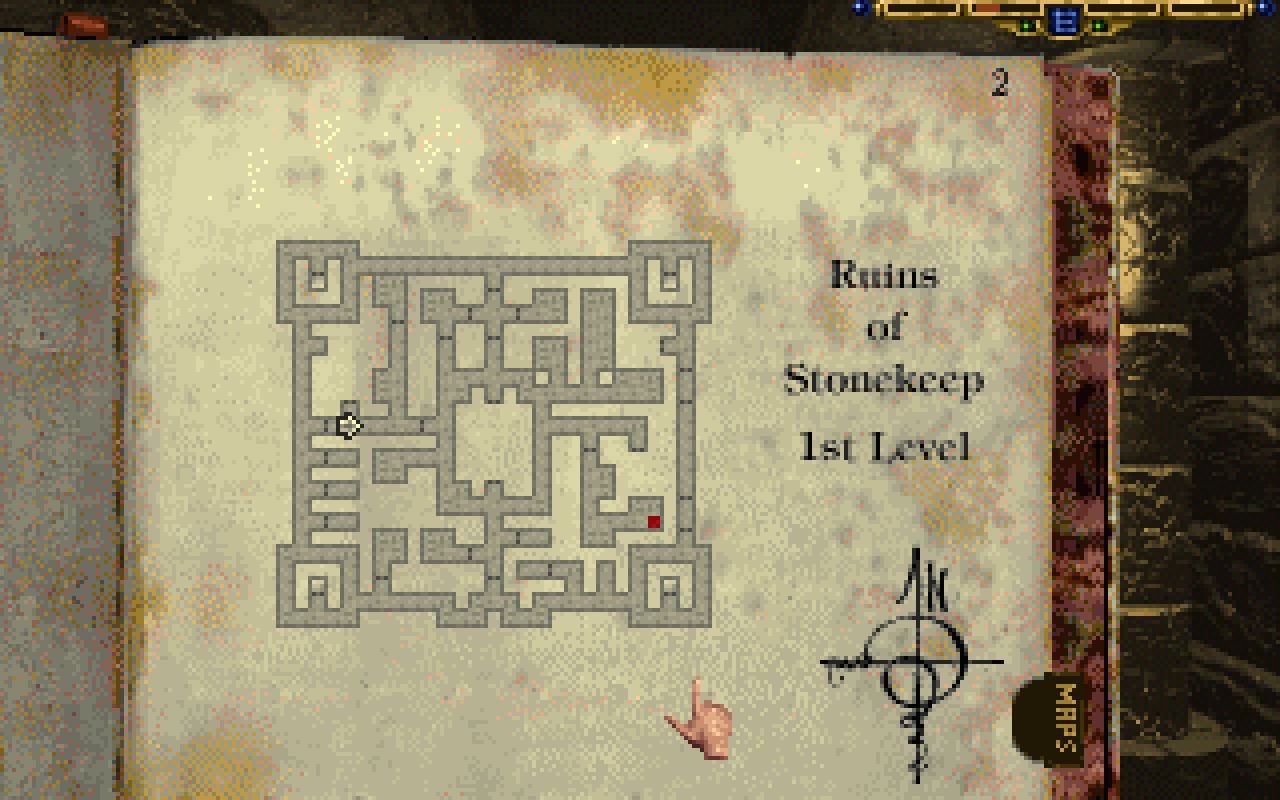Screen dimensions: 1280x800
Task: Toggle the red square marker on the map
Action: click(x=653, y=519)
